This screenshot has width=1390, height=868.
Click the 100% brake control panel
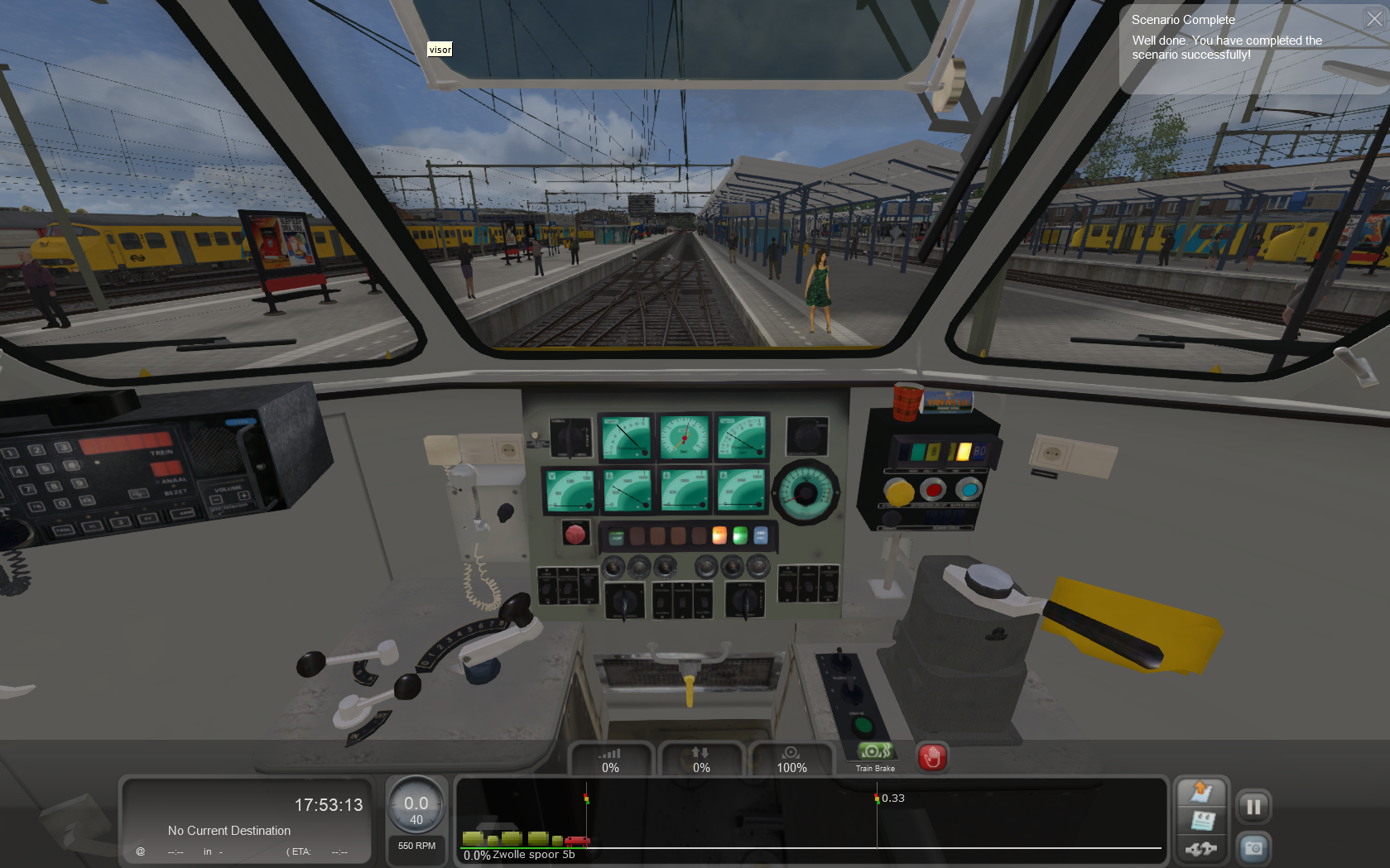coord(791,760)
